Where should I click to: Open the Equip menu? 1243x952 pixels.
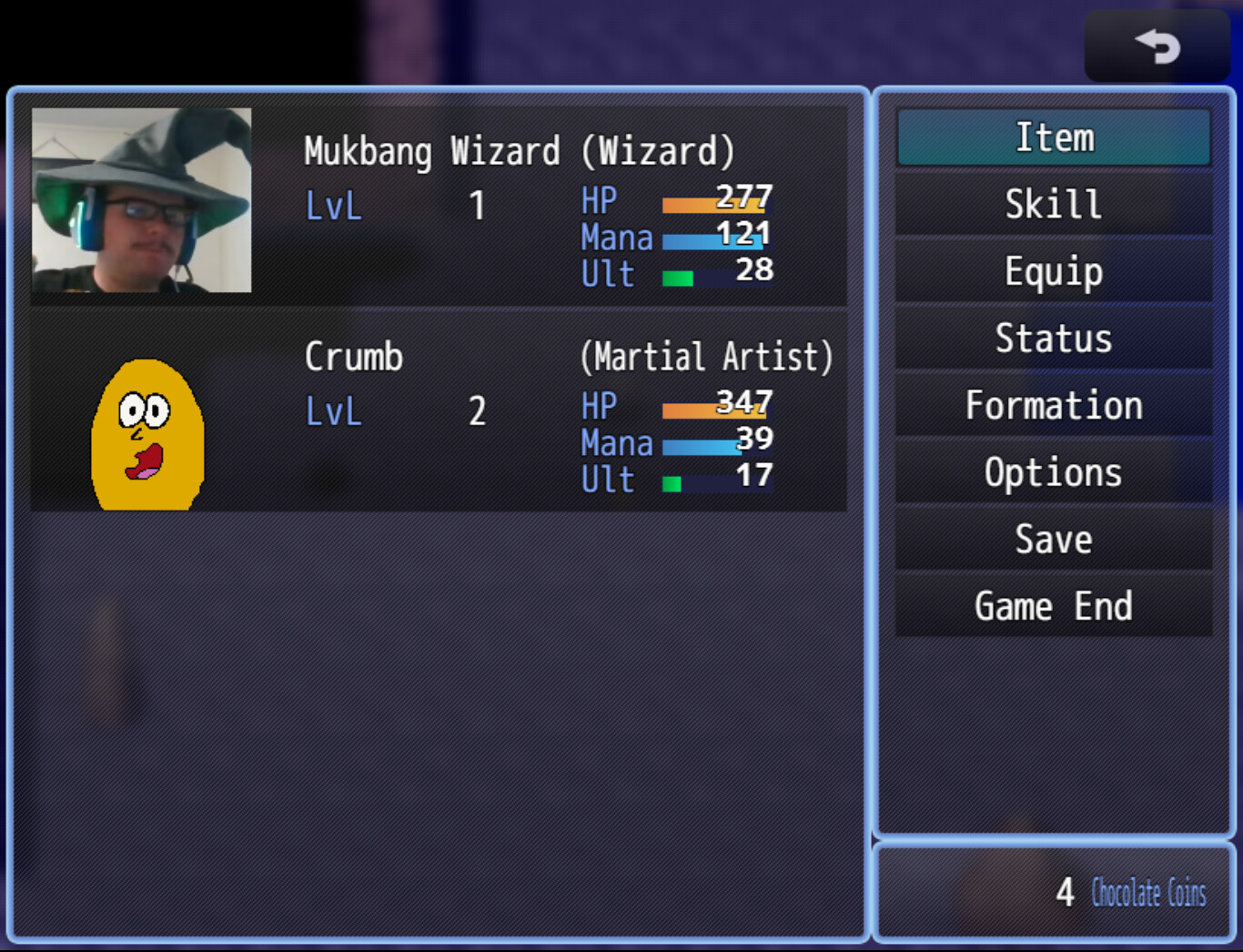pyautogui.click(x=1053, y=270)
